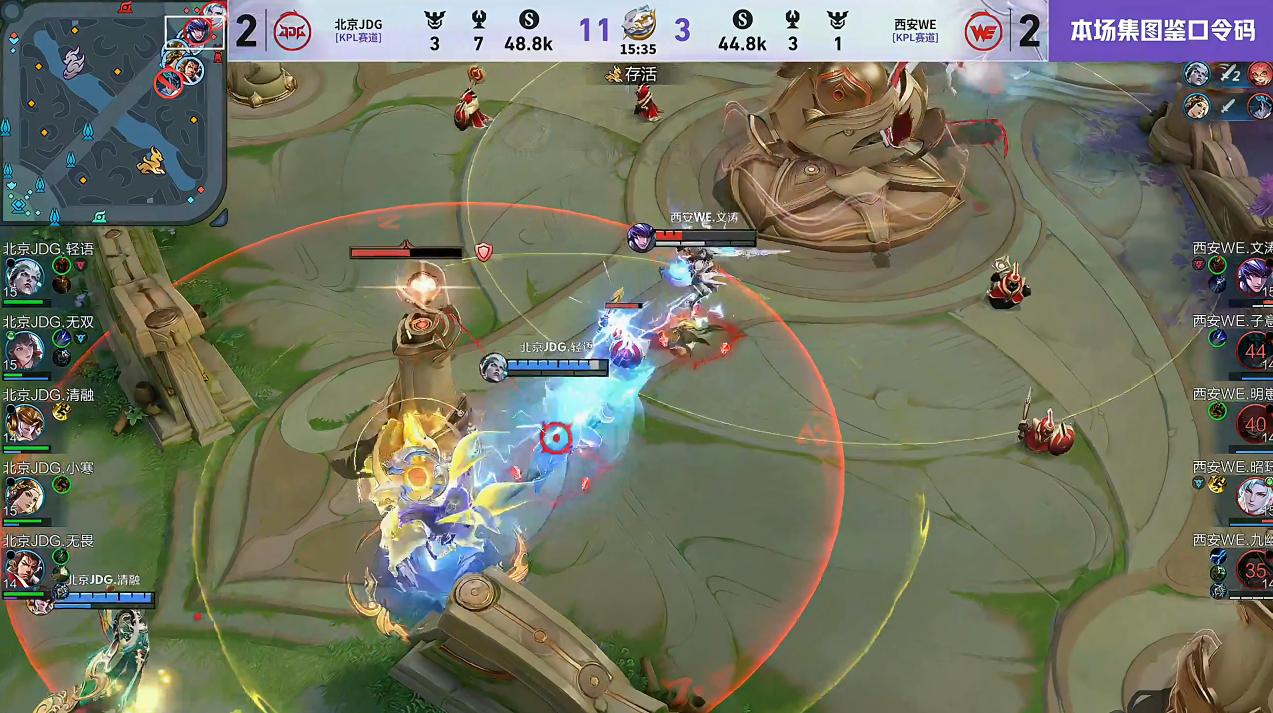1273x713 pixels.
Task: Click the kill feed entry marked with 2
Action: 1228,74
